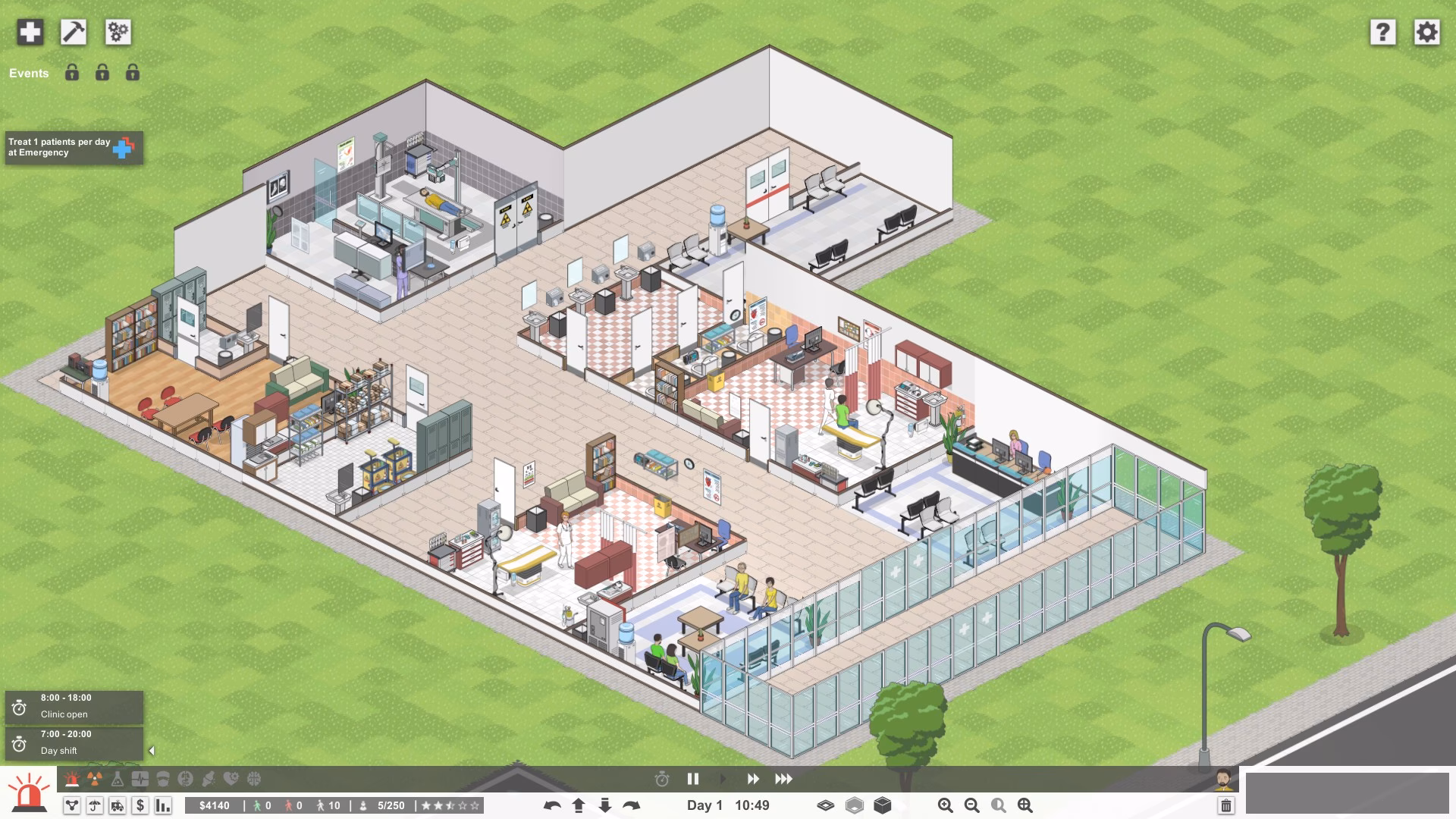
Task: Open the laboratory flask department icon
Action: [118, 779]
